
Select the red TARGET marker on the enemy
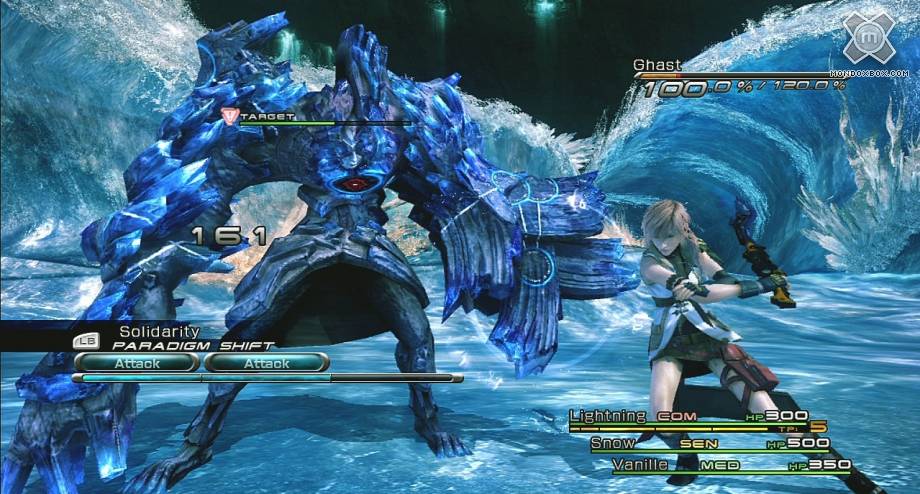tap(229, 117)
